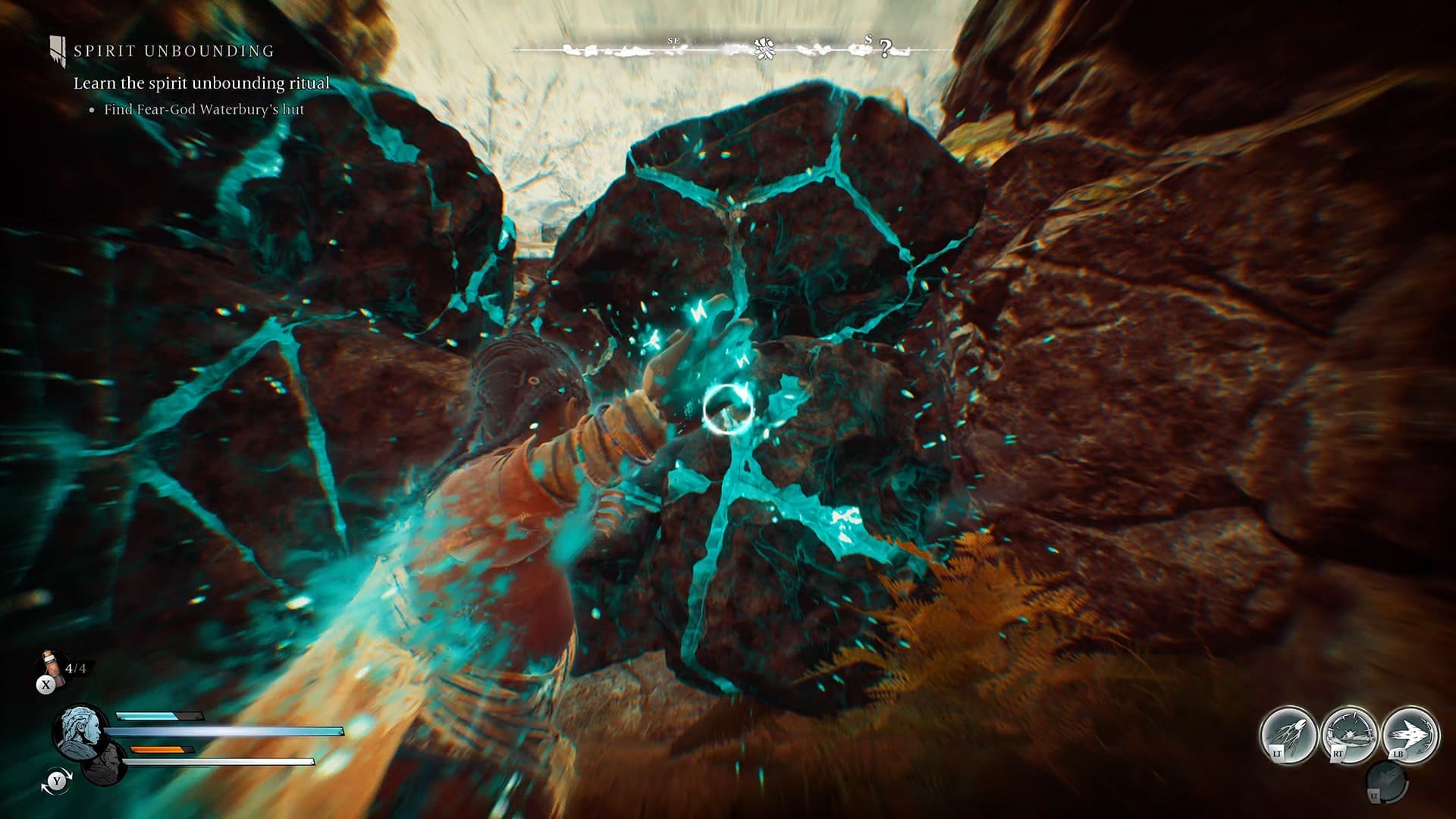1456x819 pixels.
Task: Select Antea's blue ghost portrait
Action: click(x=80, y=730)
